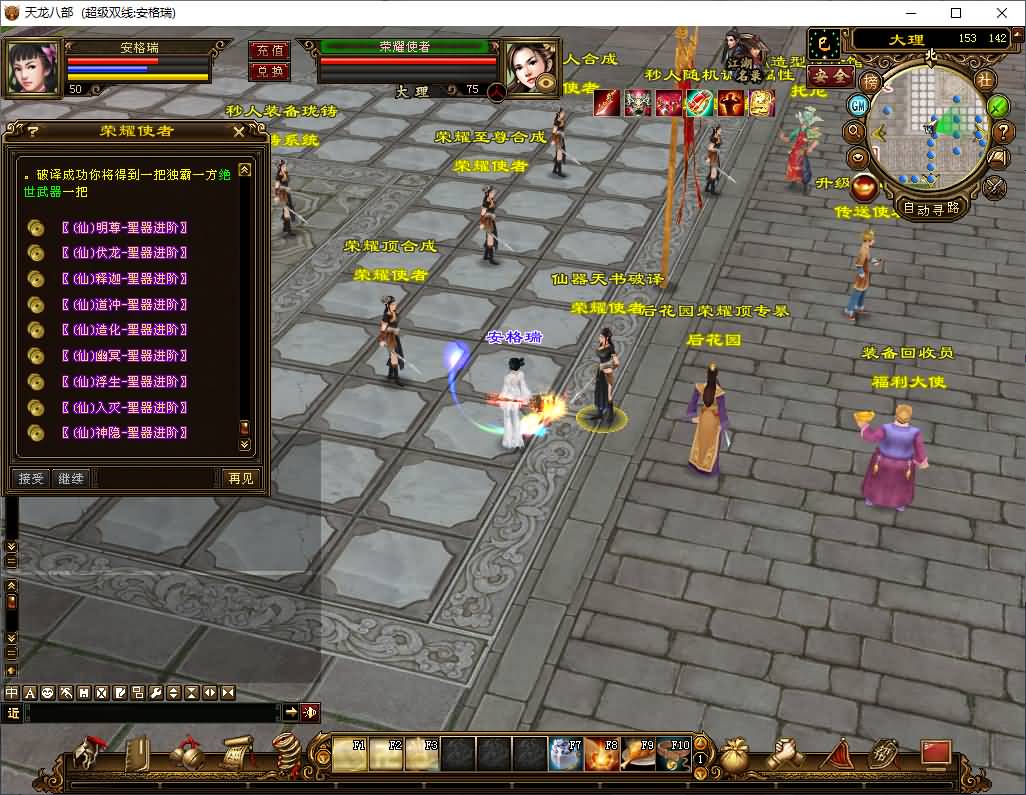Click the 安全 safe mode button
The image size is (1026, 795).
(x=830, y=75)
